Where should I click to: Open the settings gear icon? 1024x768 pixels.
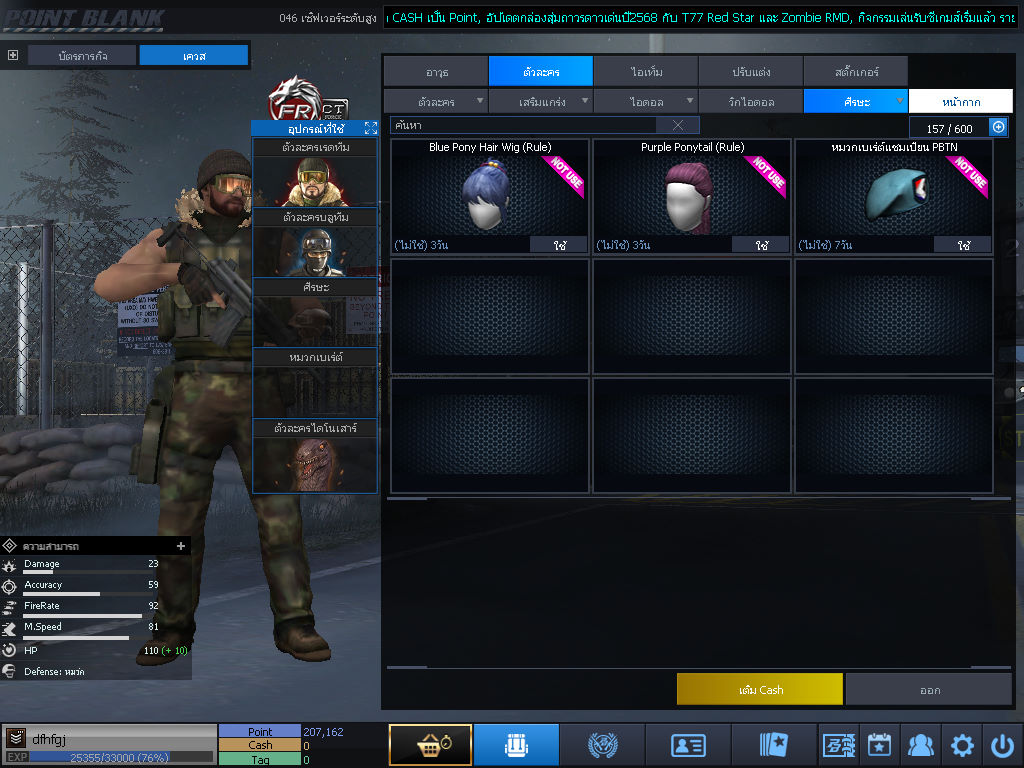(962, 745)
